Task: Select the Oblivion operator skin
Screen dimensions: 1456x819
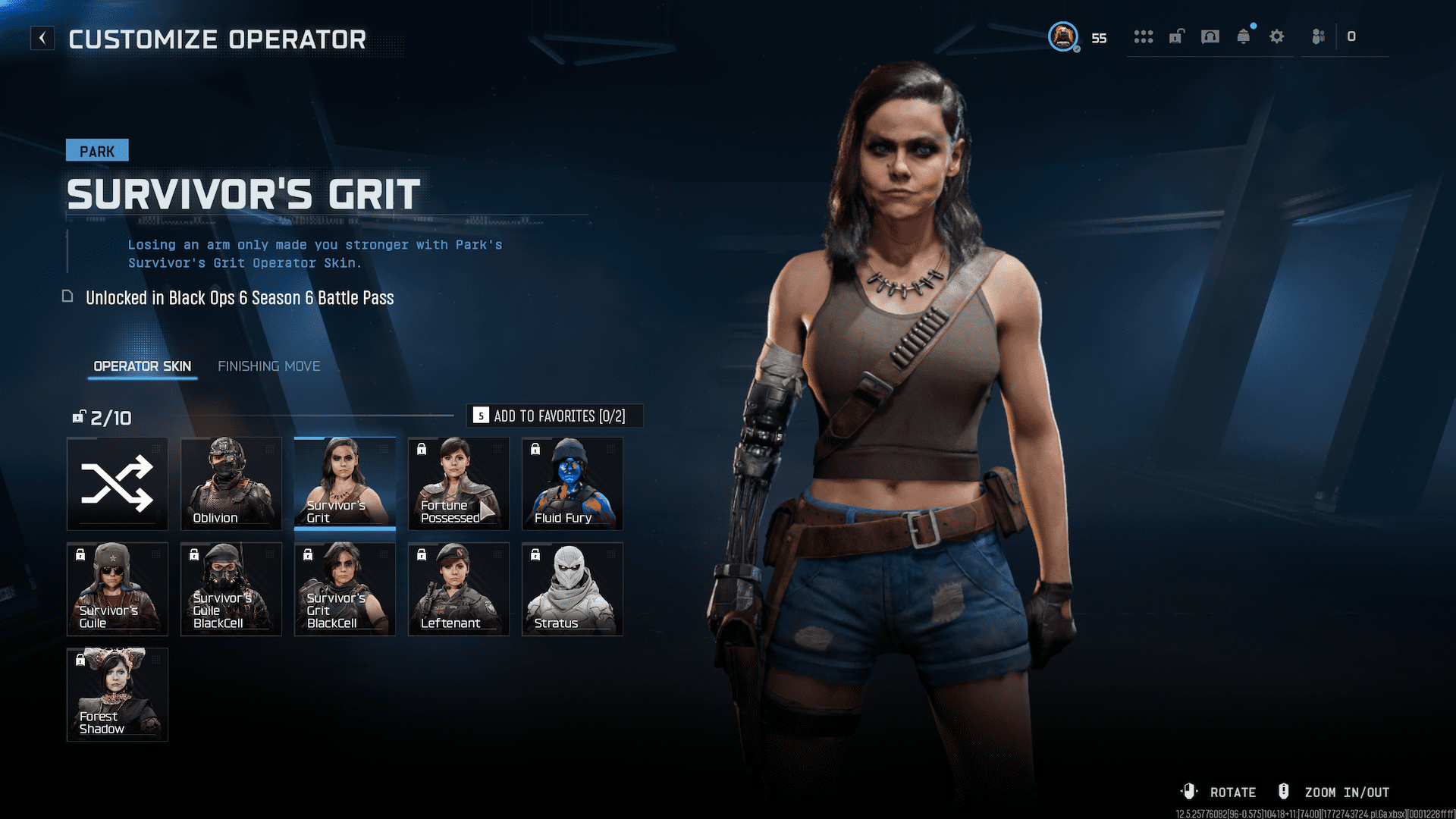Action: pyautogui.click(x=231, y=483)
